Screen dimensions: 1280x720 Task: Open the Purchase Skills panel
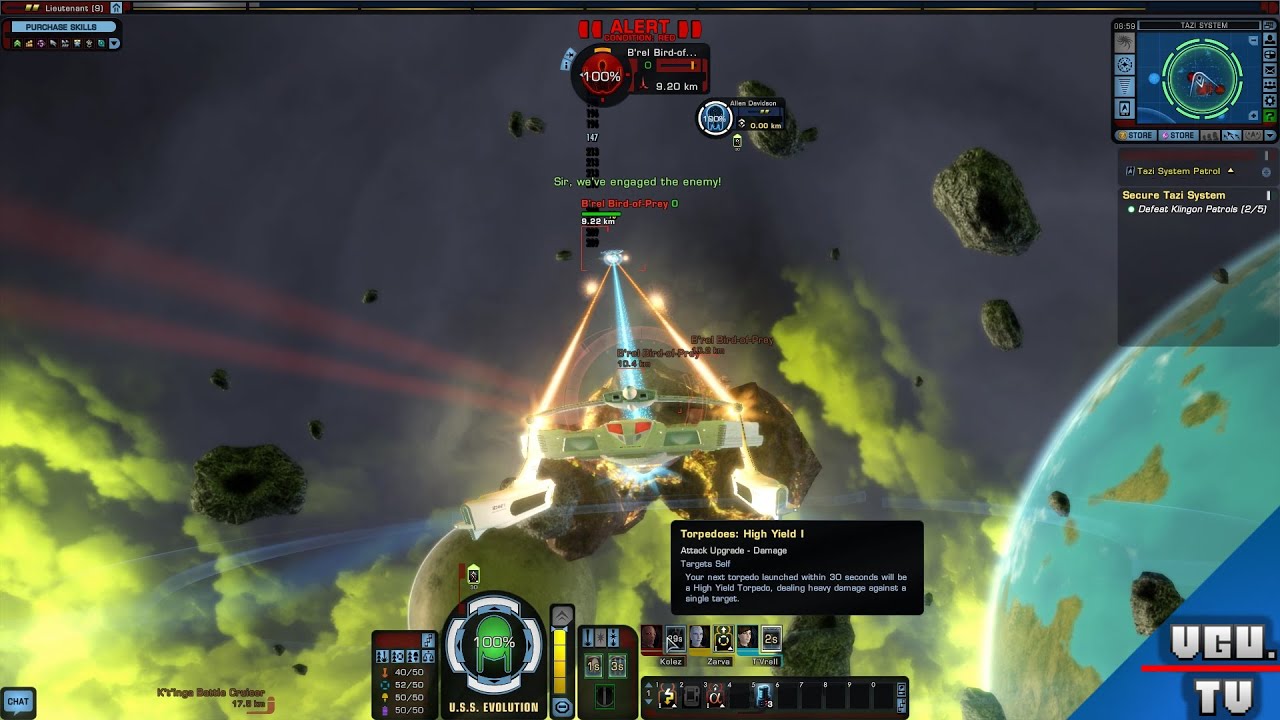point(61,27)
